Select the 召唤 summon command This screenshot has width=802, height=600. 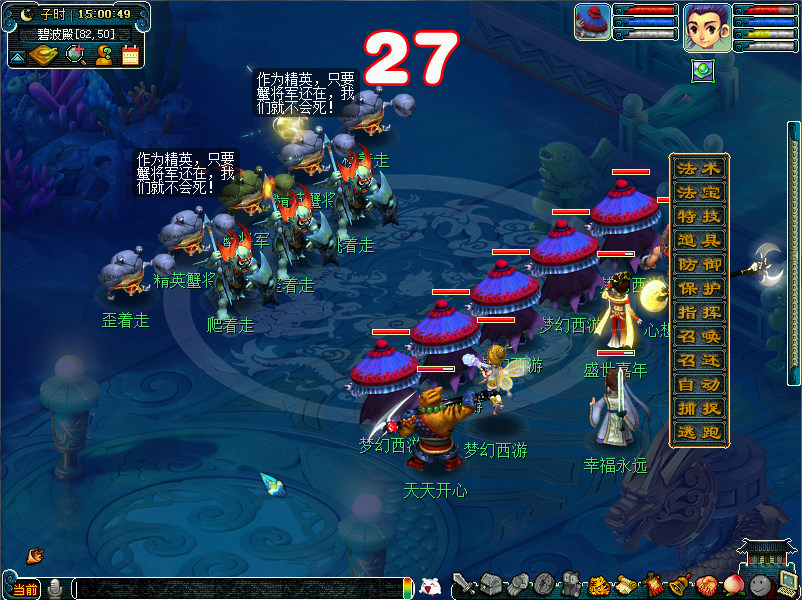pos(698,336)
